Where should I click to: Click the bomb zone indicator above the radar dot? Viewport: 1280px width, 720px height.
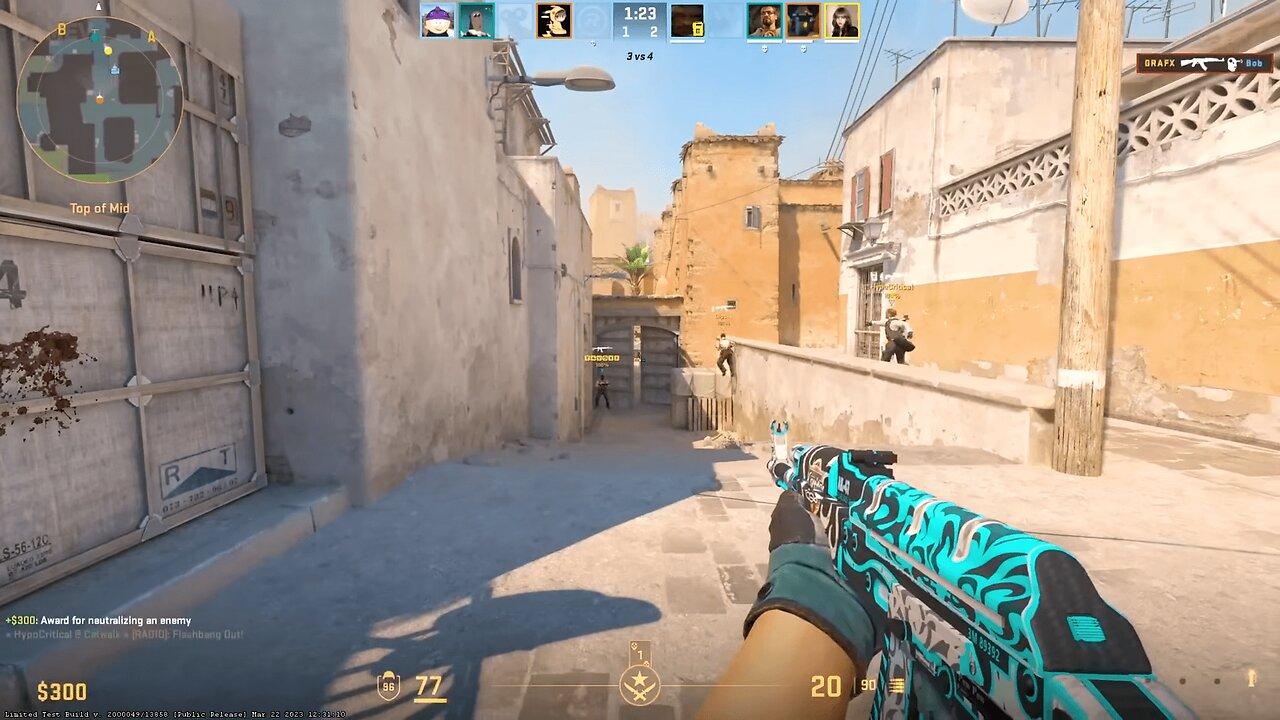(x=98, y=8)
